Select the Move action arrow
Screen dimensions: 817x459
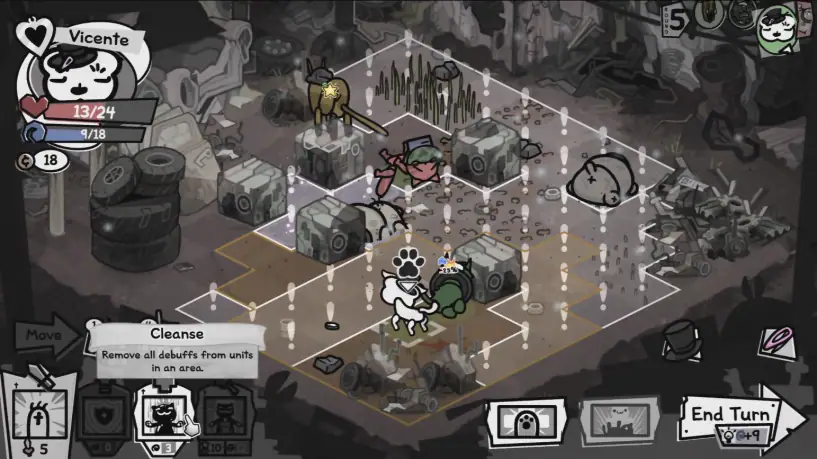45,336
